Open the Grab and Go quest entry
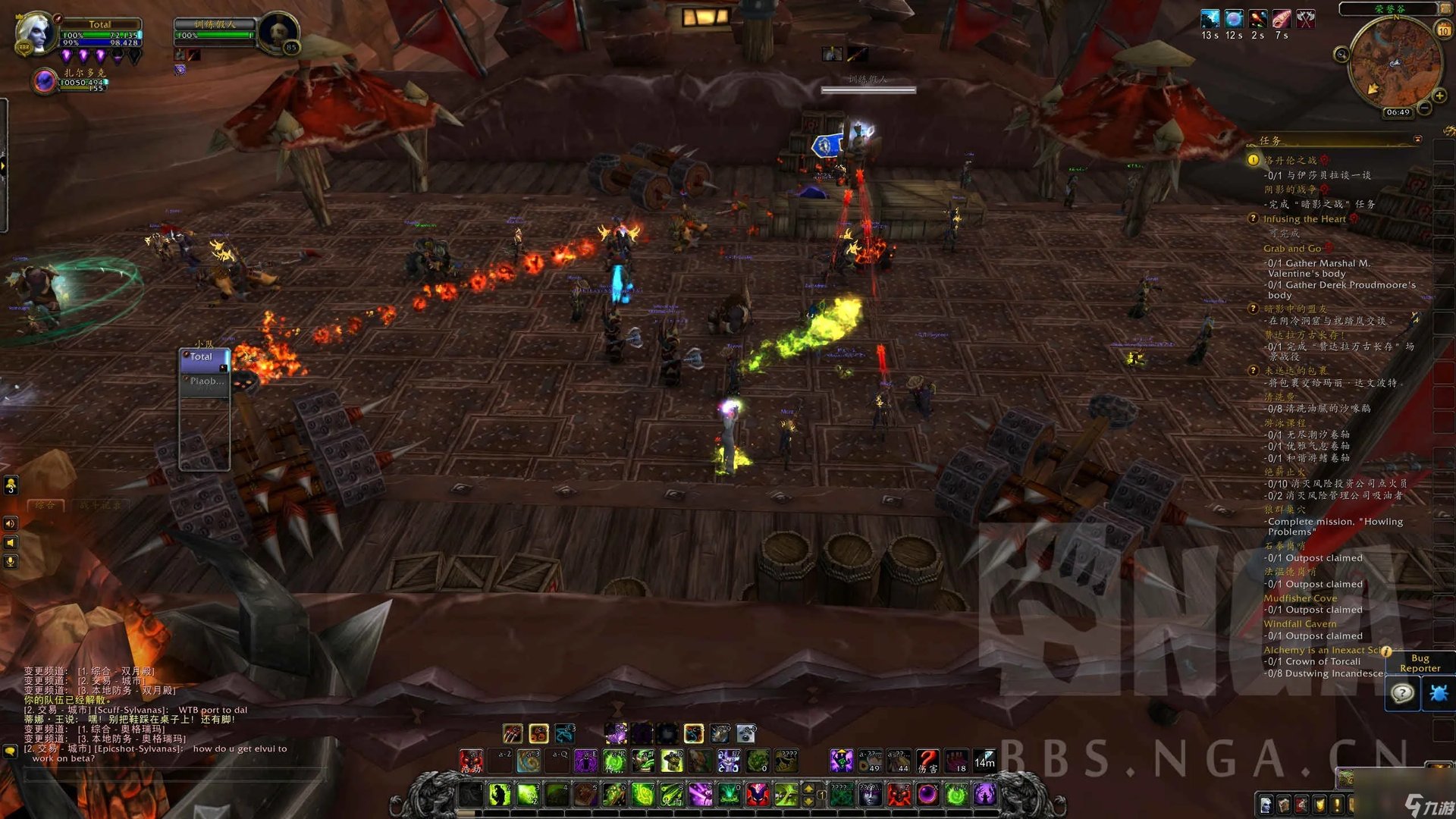The image size is (1456, 819). click(1291, 249)
